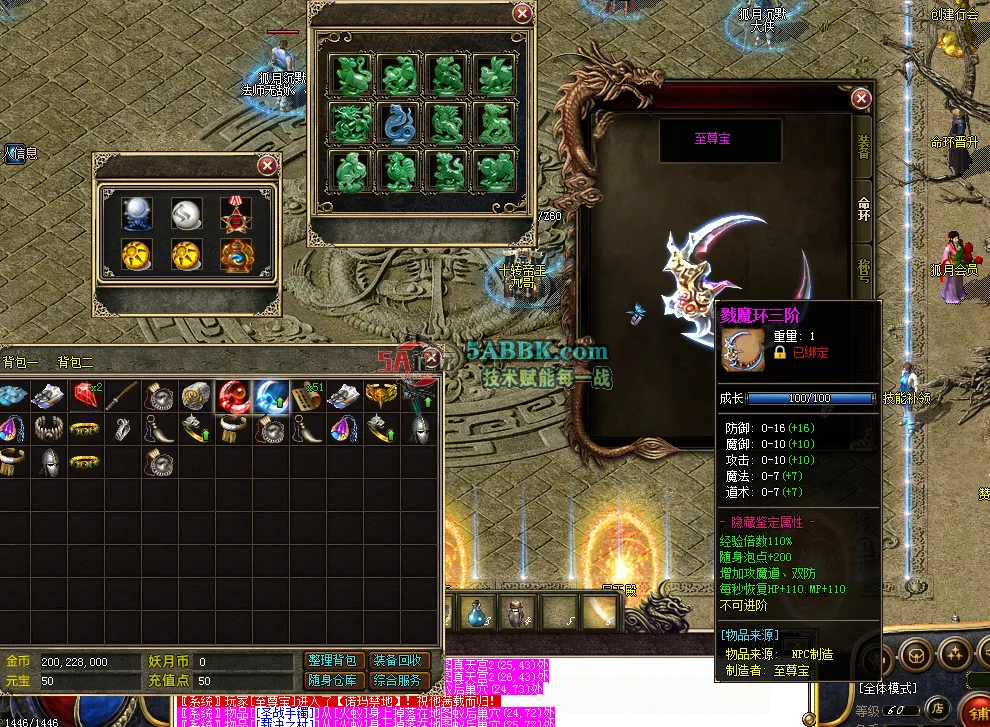Choose the jade rooster zodiac statue
This screenshot has width=990, height=727.
(400, 171)
